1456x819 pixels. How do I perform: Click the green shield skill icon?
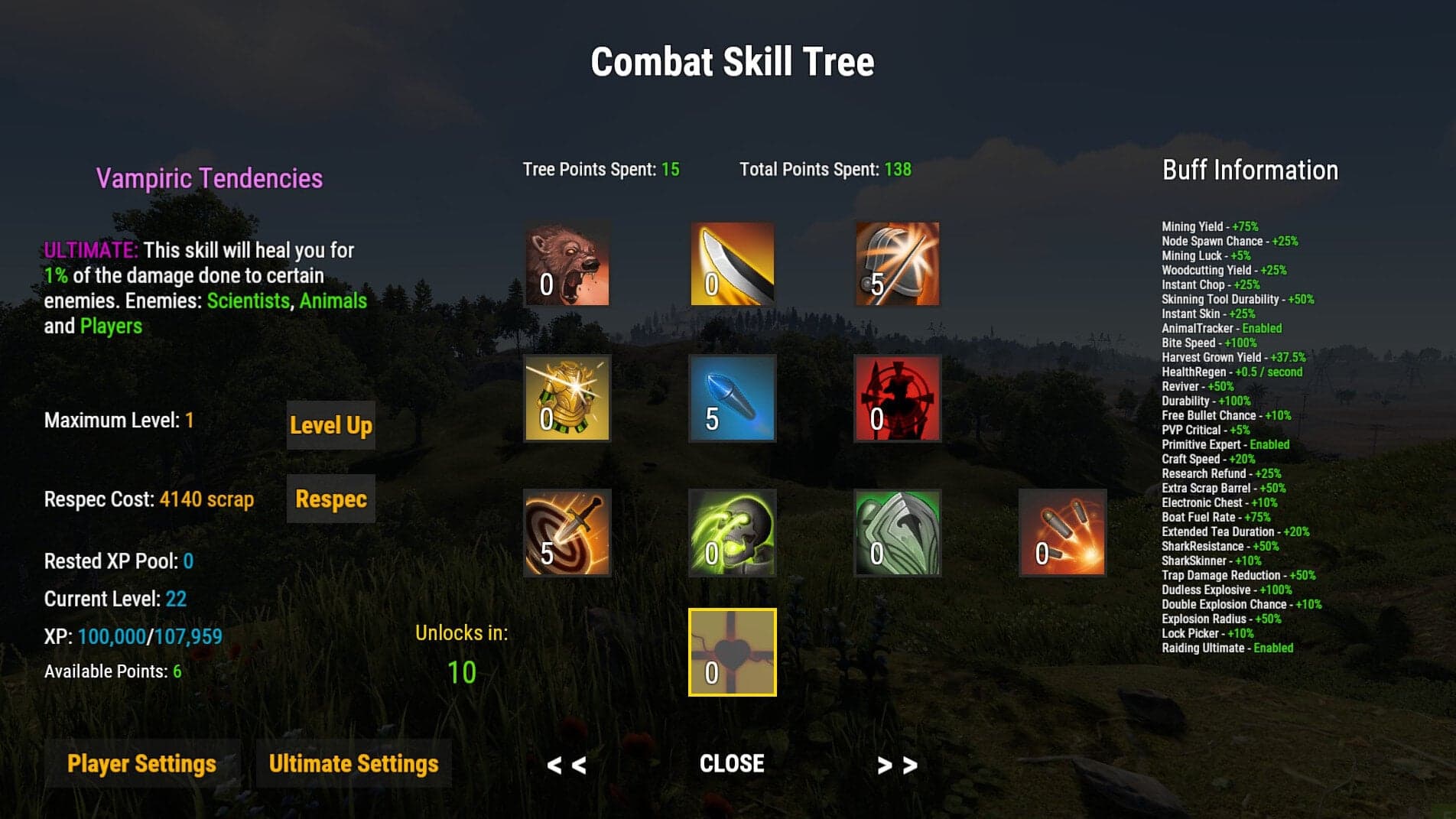[x=895, y=533]
